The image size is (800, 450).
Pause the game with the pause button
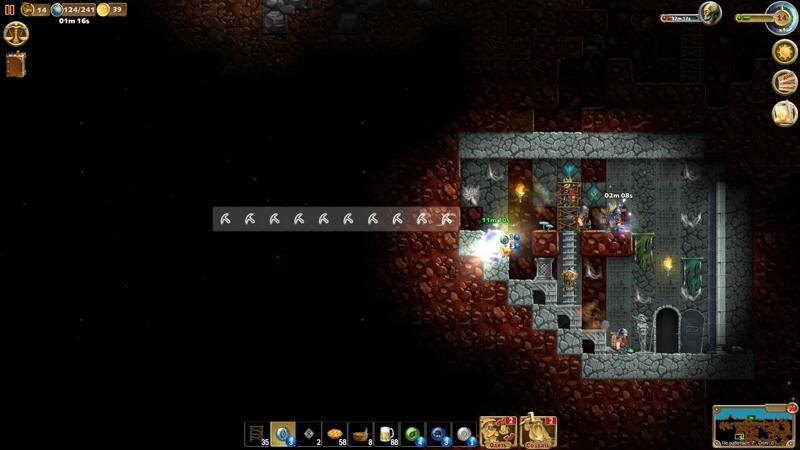coord(9,9)
